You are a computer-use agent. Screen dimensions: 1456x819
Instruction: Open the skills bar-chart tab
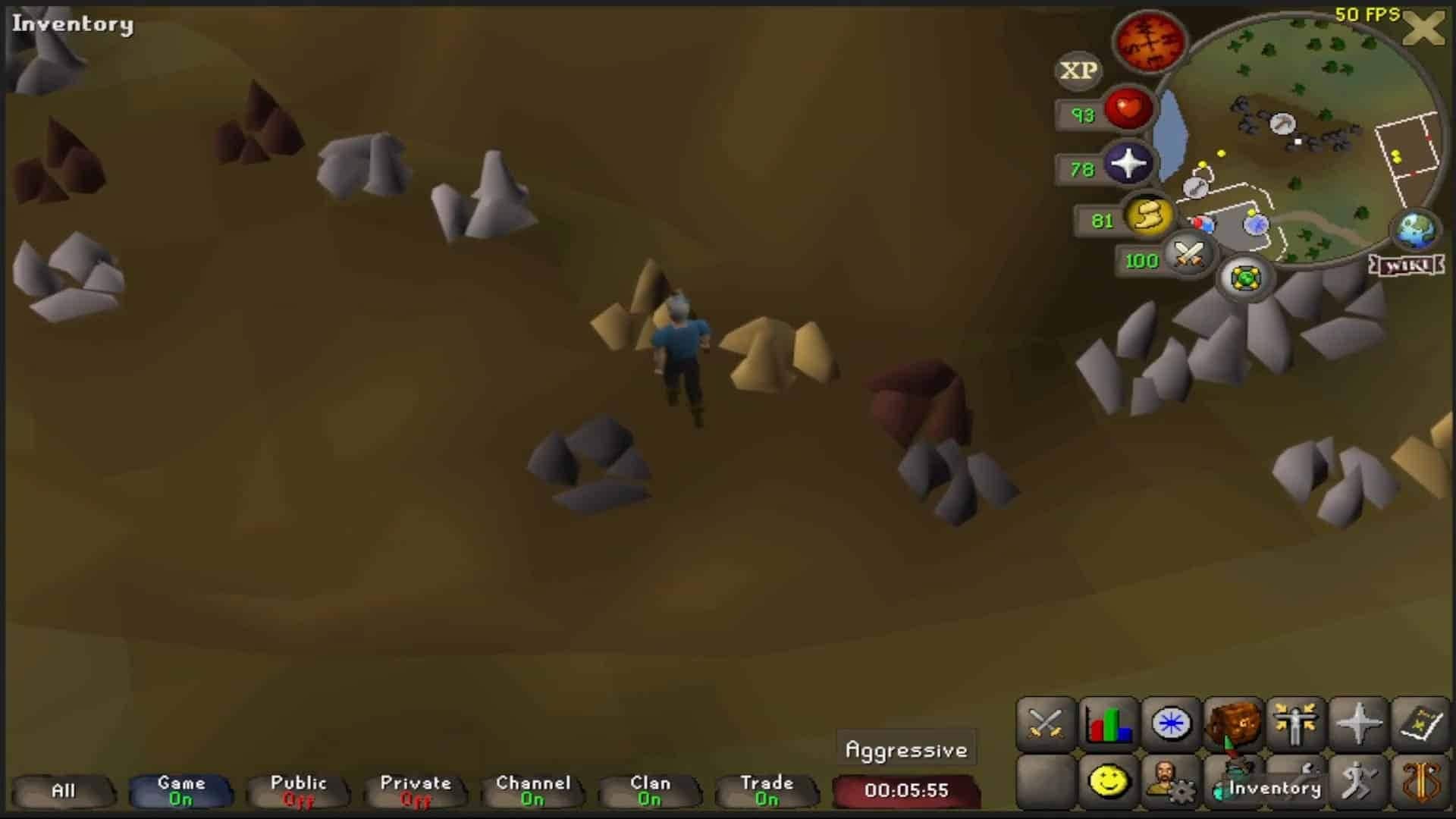point(1109,723)
